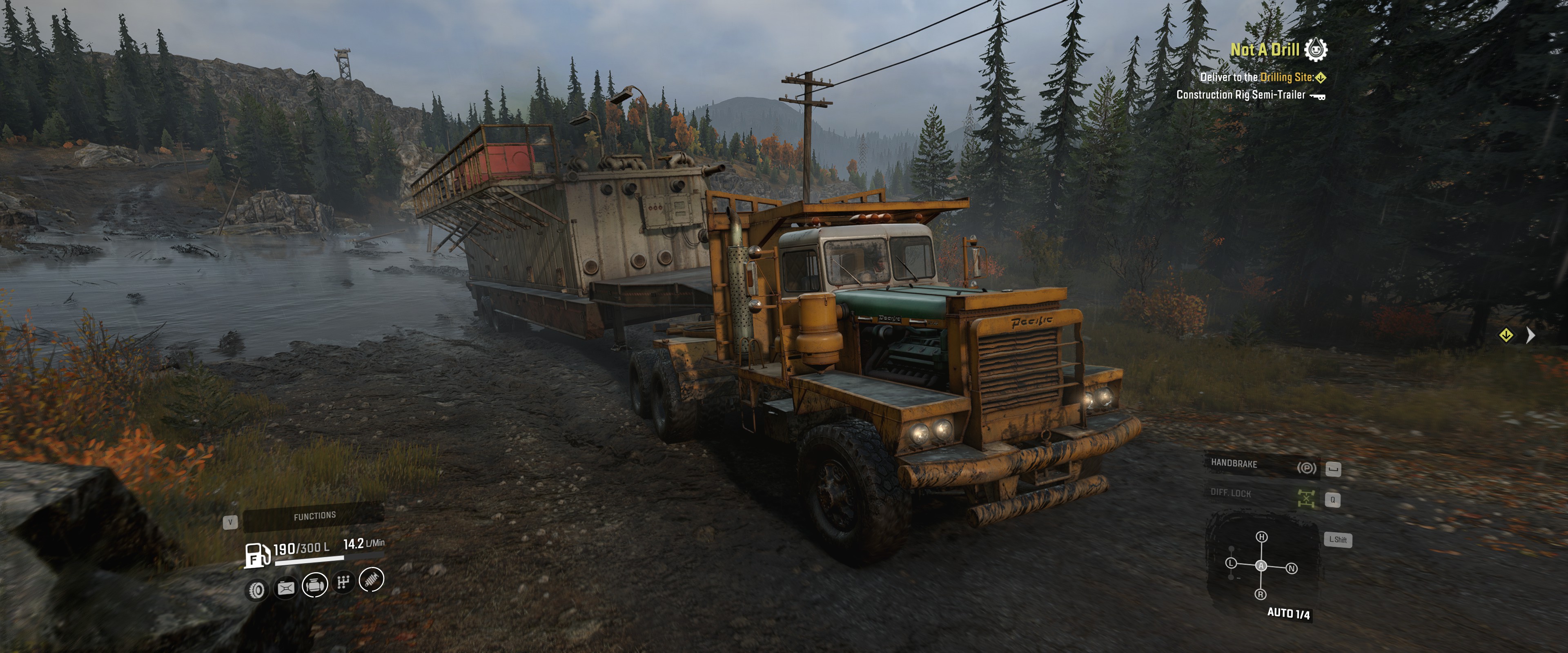Select the gearbox status icon

click(x=343, y=582)
